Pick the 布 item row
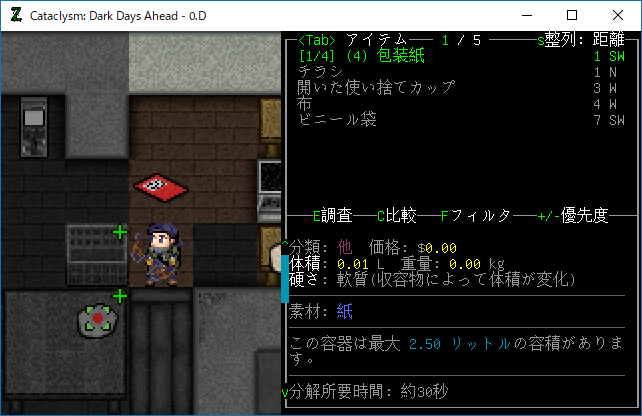 305,103
